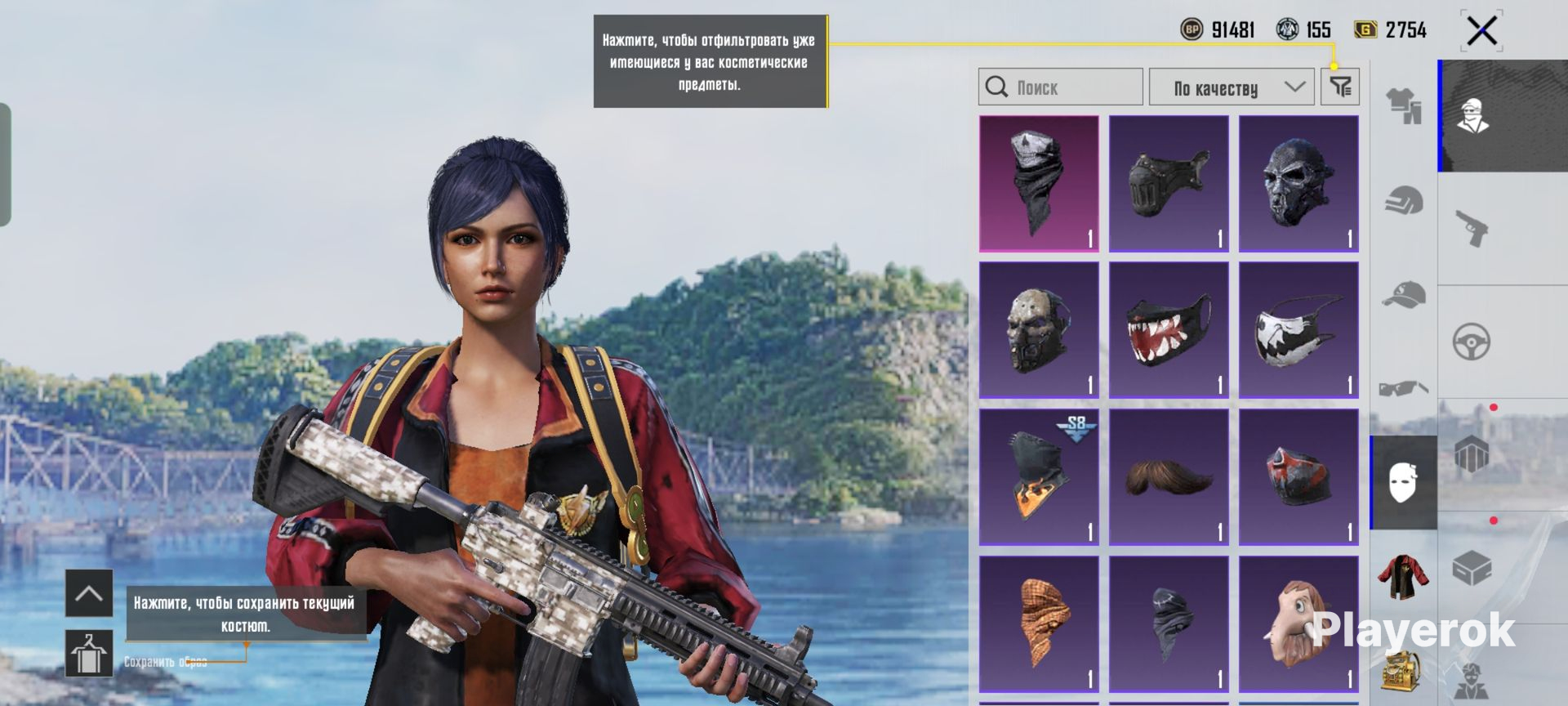Switch to the pistol weapons section
1568x706 pixels.
[1472, 228]
